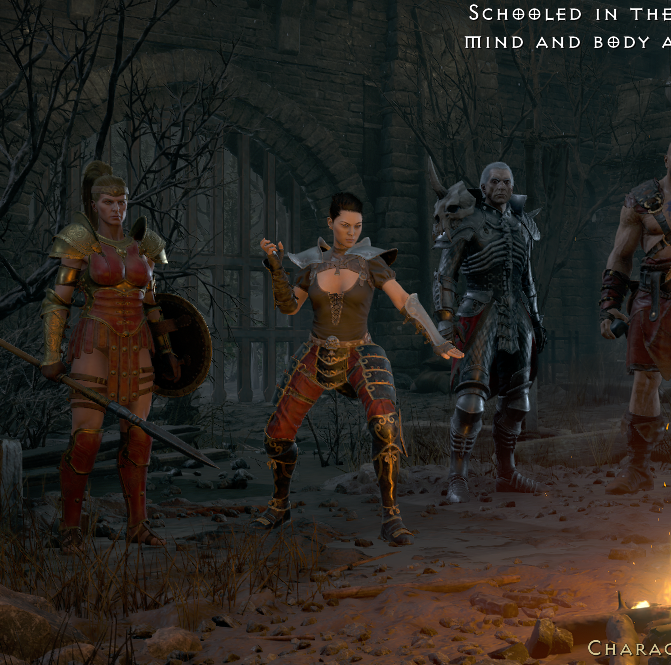671x665 pixels.
Task: Pick the Necromancer in bone armor
Action: pyautogui.click(x=488, y=320)
